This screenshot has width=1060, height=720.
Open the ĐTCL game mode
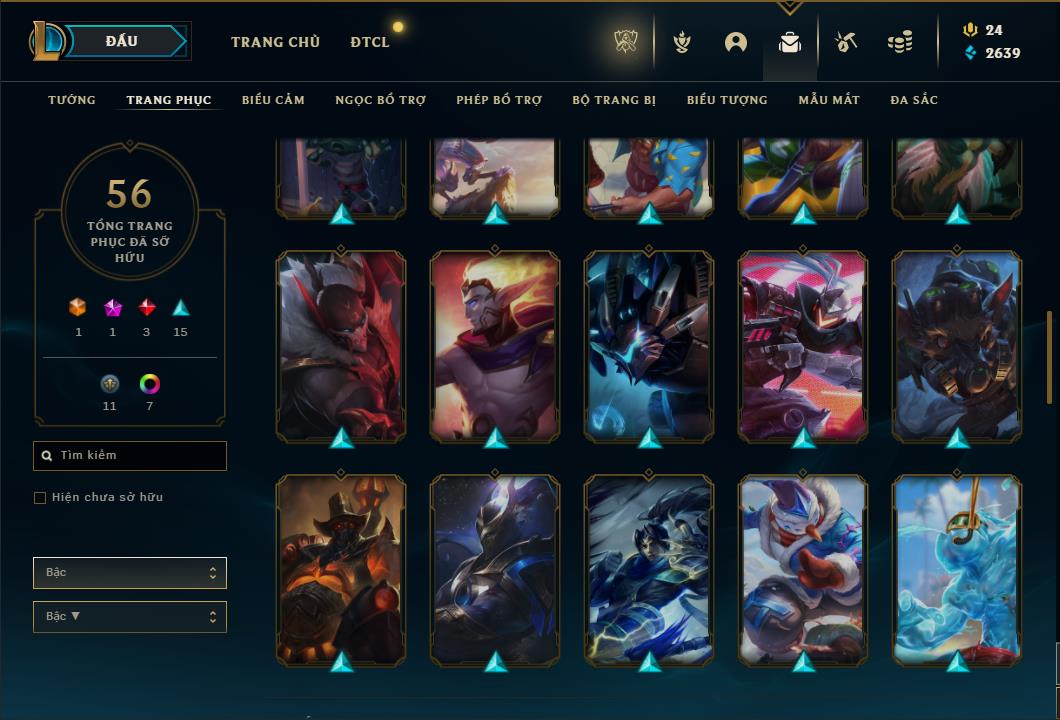[x=370, y=42]
